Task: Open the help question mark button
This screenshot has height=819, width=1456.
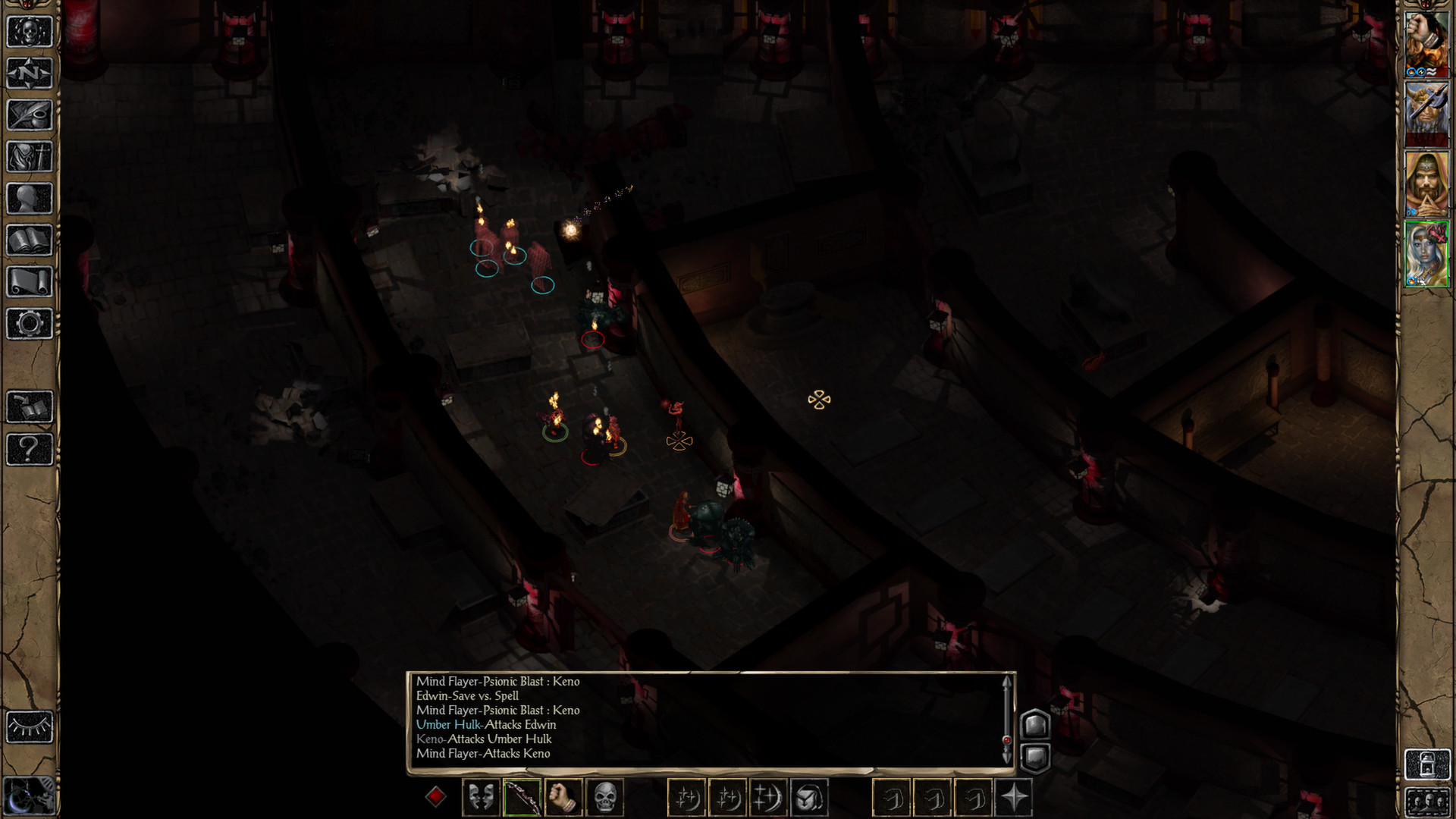Action: [30, 449]
